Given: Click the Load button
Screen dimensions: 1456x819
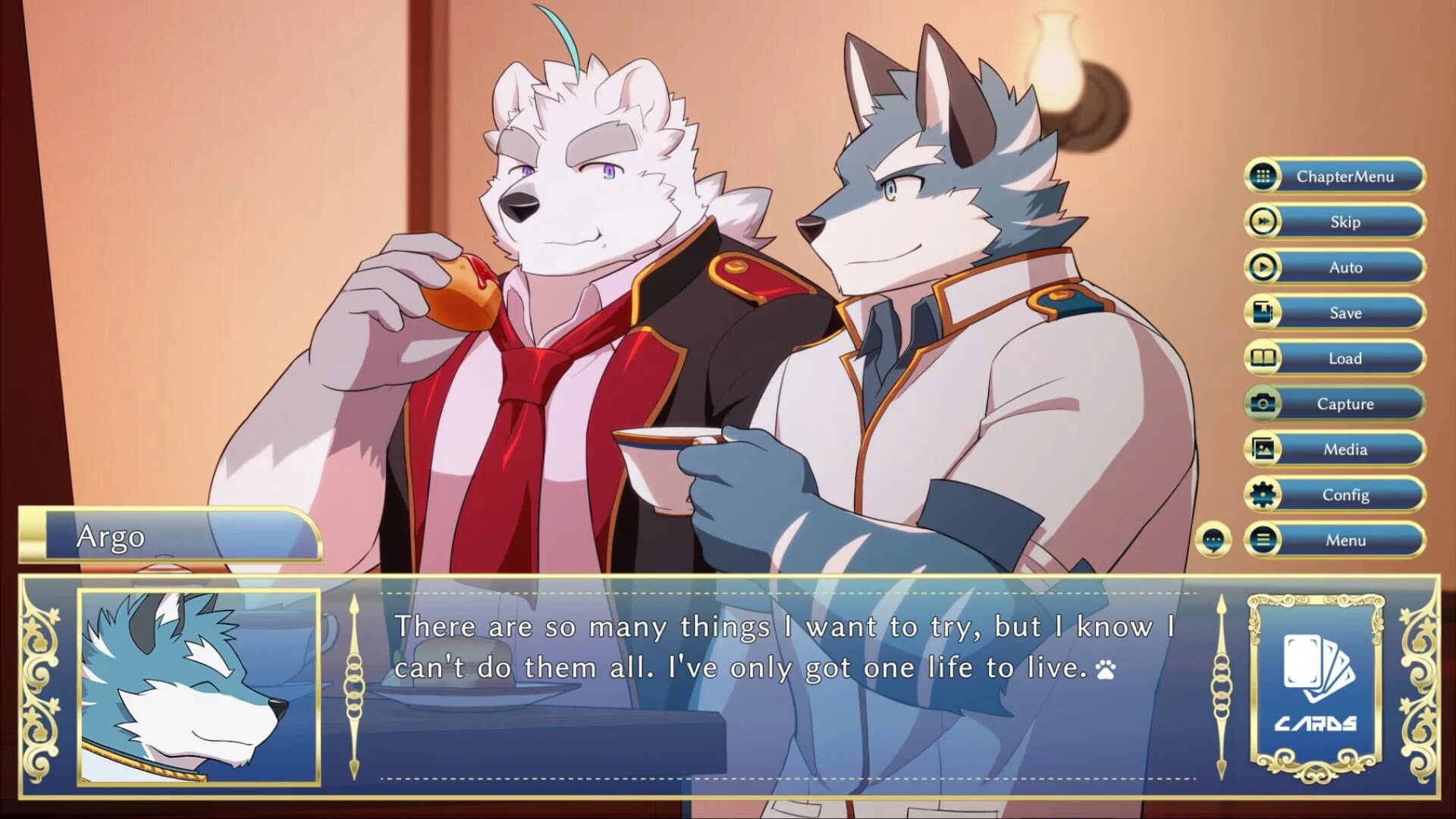Looking at the screenshot, I should coord(1345,358).
